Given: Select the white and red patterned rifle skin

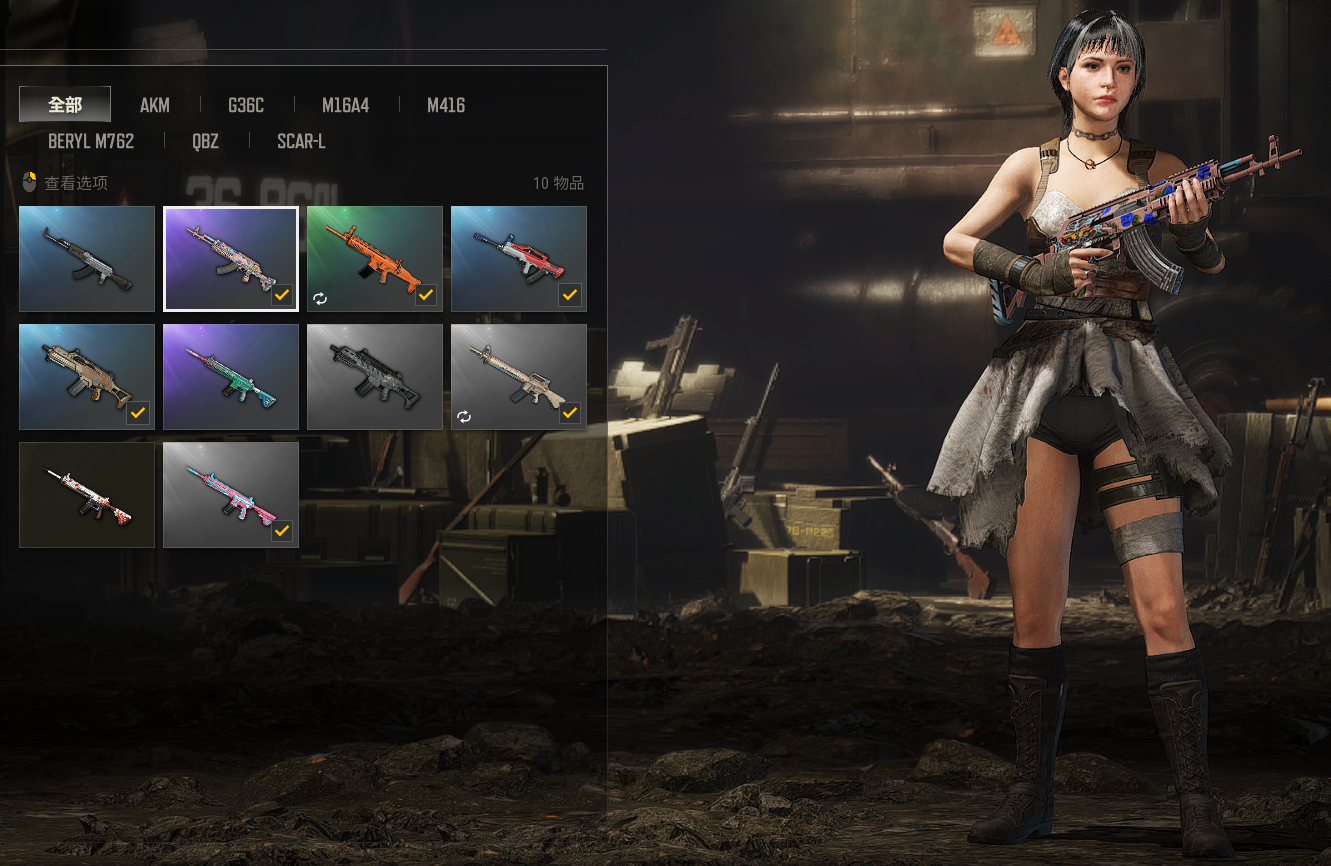Looking at the screenshot, I should (x=87, y=495).
